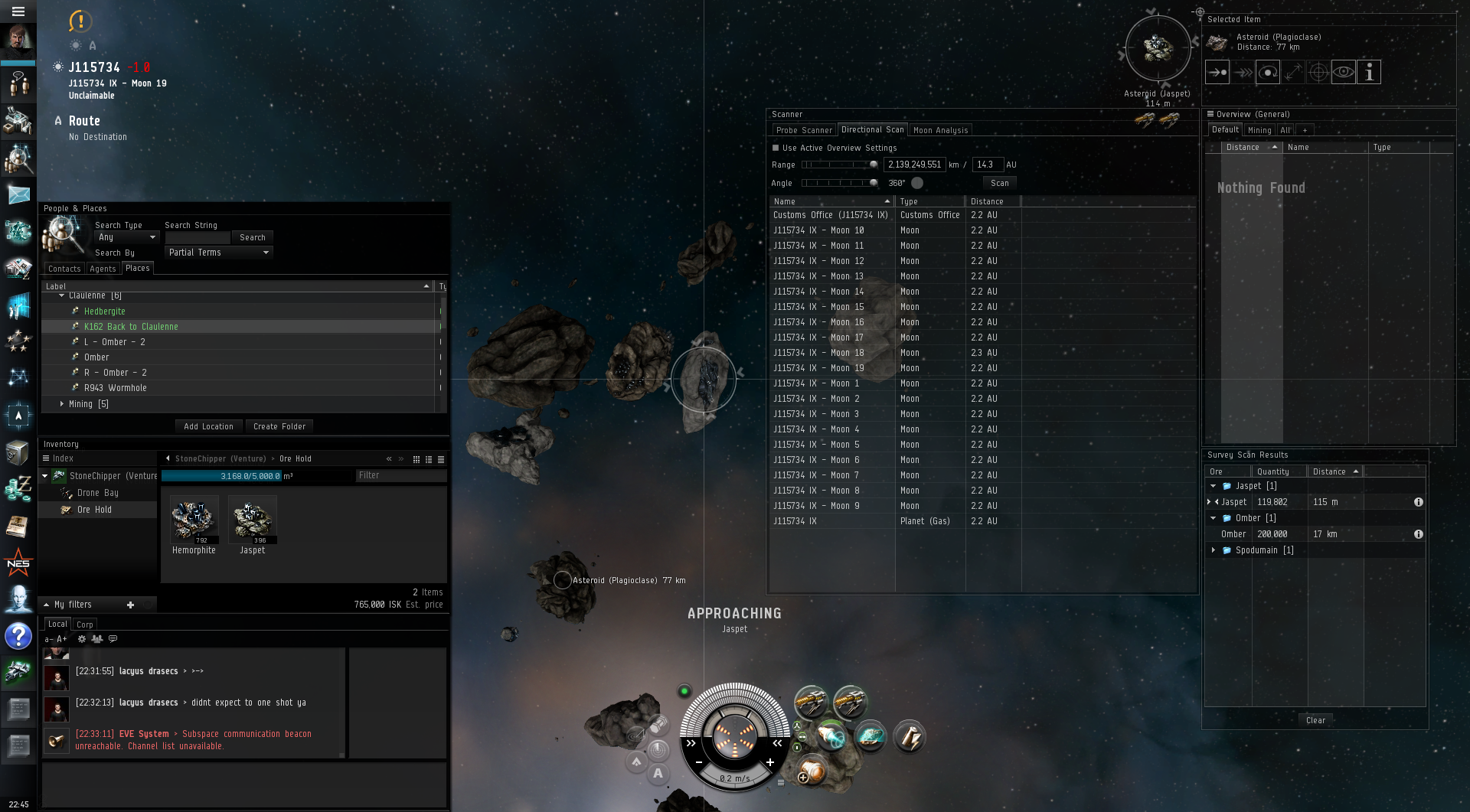Run the directional Scan
1470x812 pixels.
(x=999, y=183)
